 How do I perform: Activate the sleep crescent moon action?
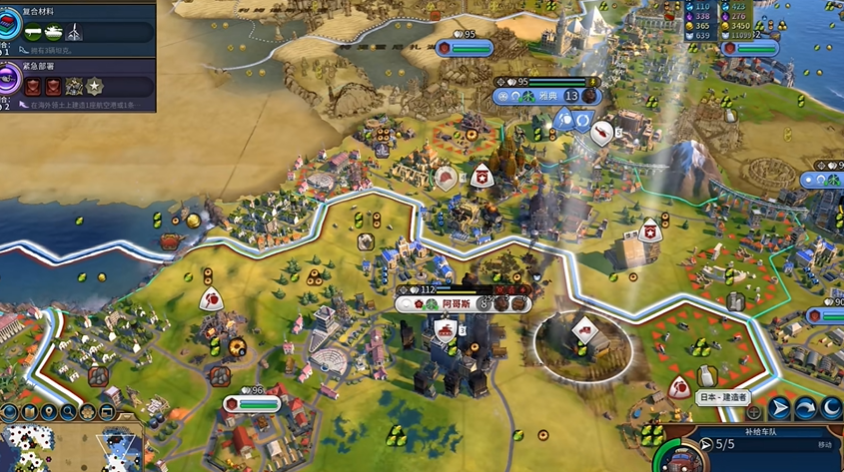coord(831,409)
